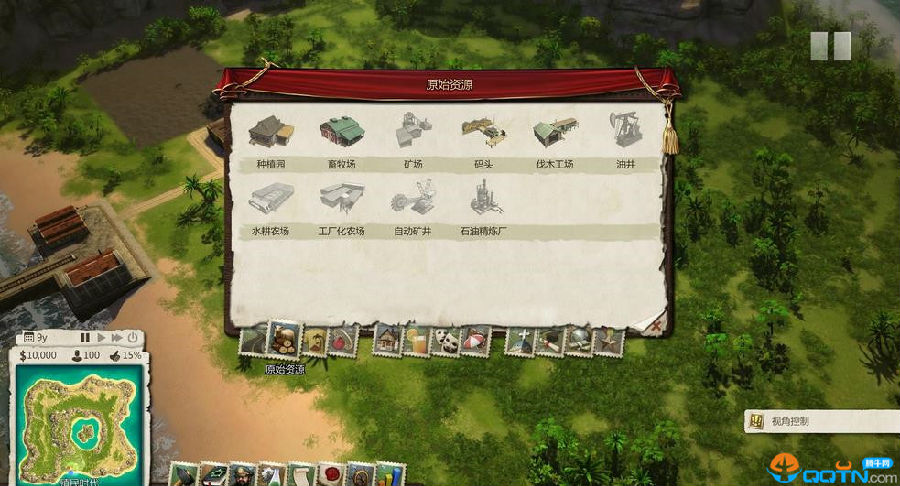Open the church build category stamp
Image resolution: width=900 pixels, height=486 pixels.
[521, 341]
